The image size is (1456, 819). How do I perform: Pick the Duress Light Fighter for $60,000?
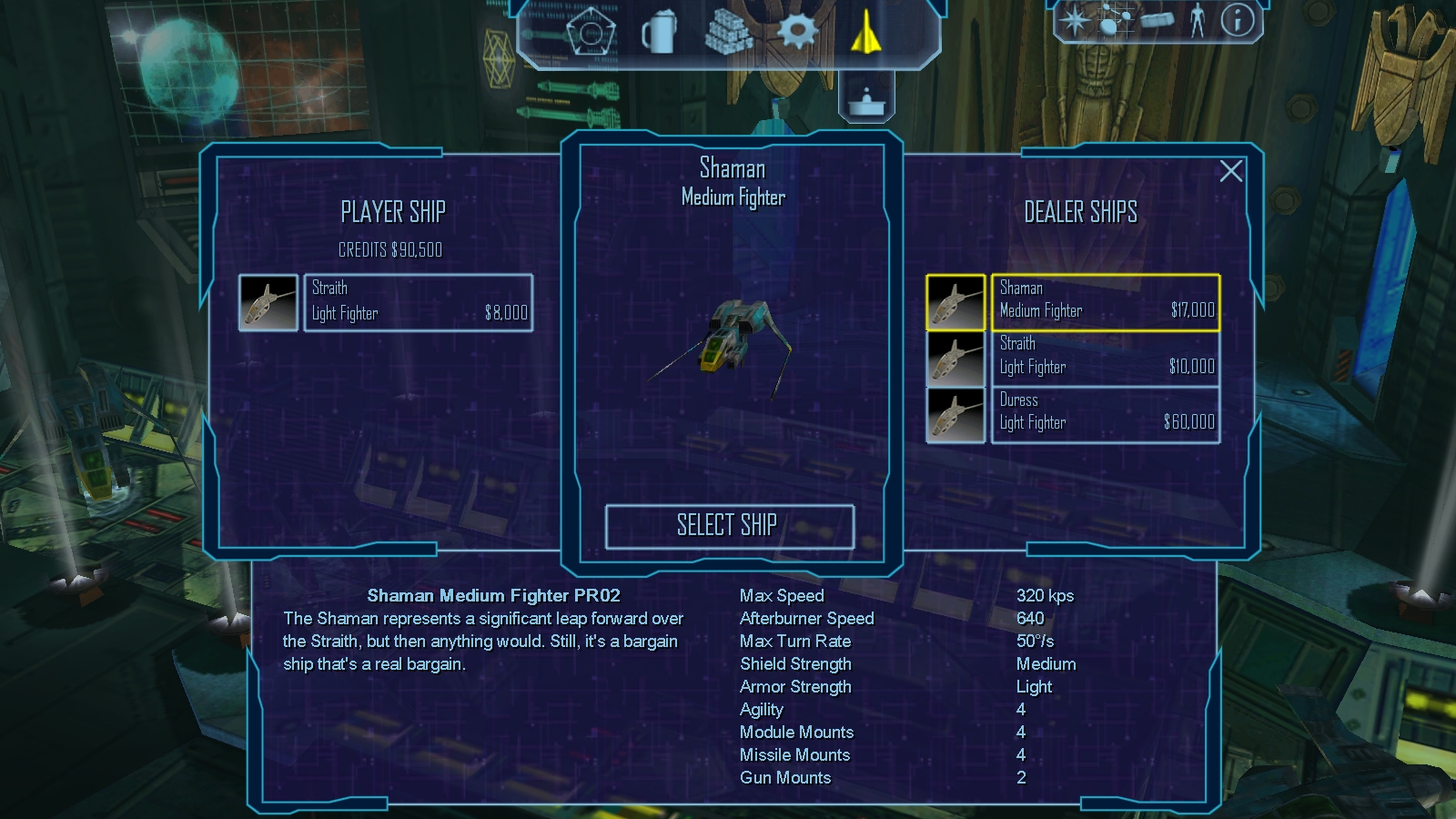pos(1105,414)
